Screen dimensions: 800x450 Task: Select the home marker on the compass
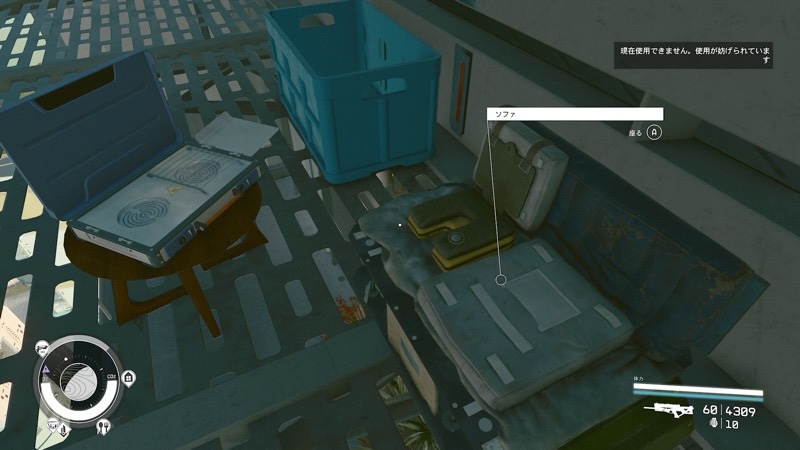tap(129, 377)
